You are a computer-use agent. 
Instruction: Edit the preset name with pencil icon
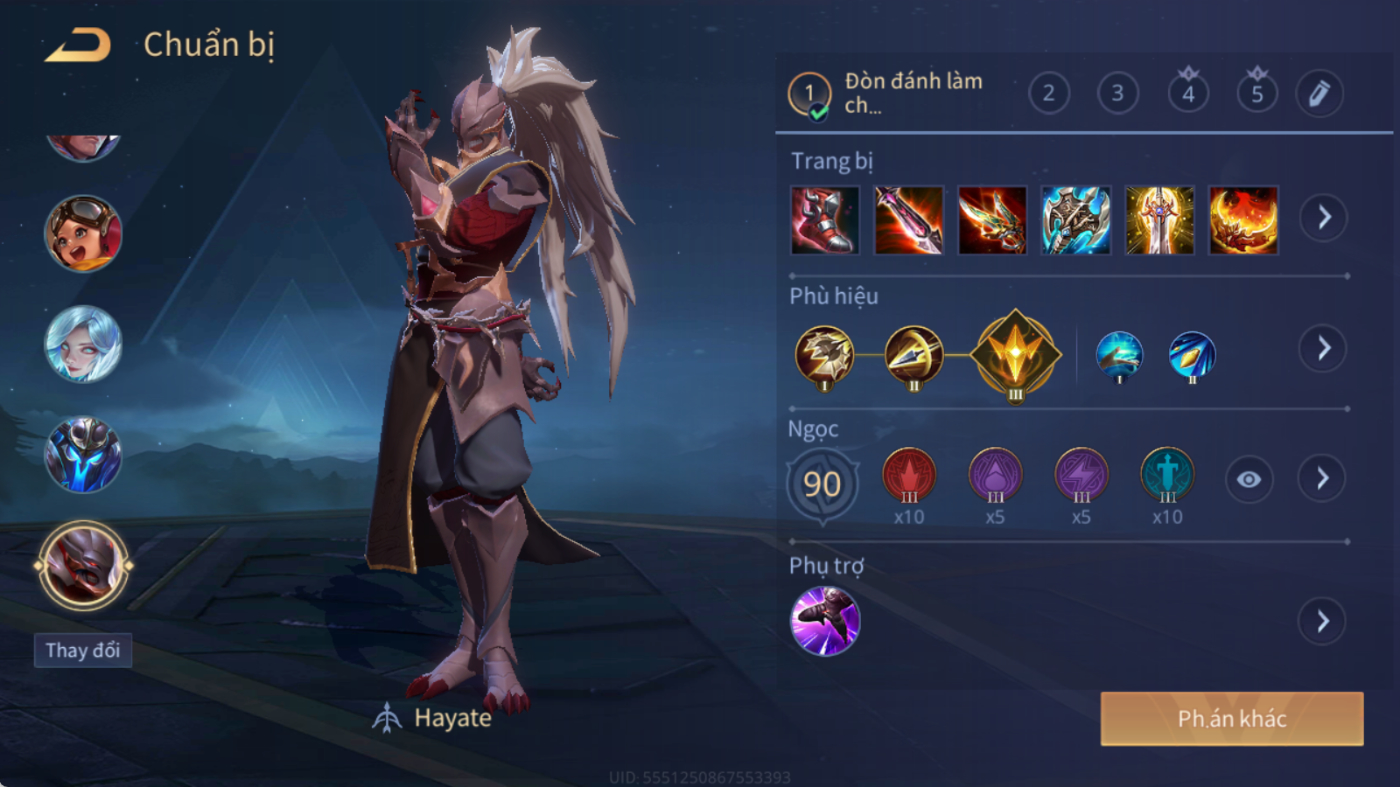1319,94
